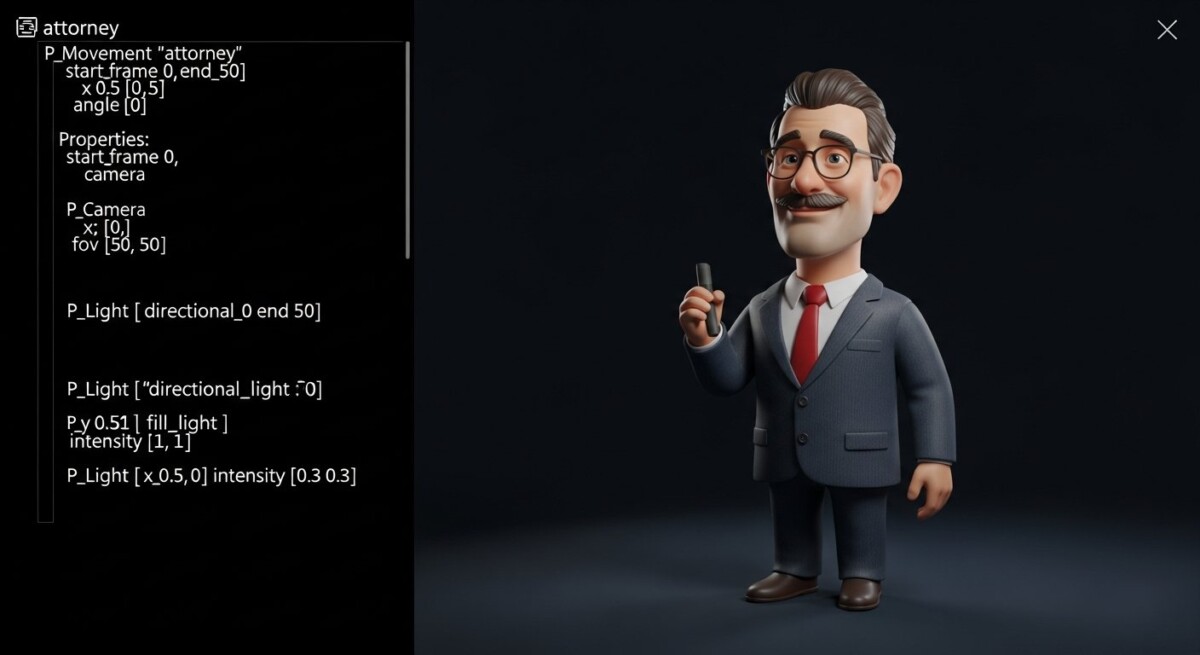Click the angle [0] line
Image resolution: width=1200 pixels, height=655 pixels.
[x=109, y=105]
